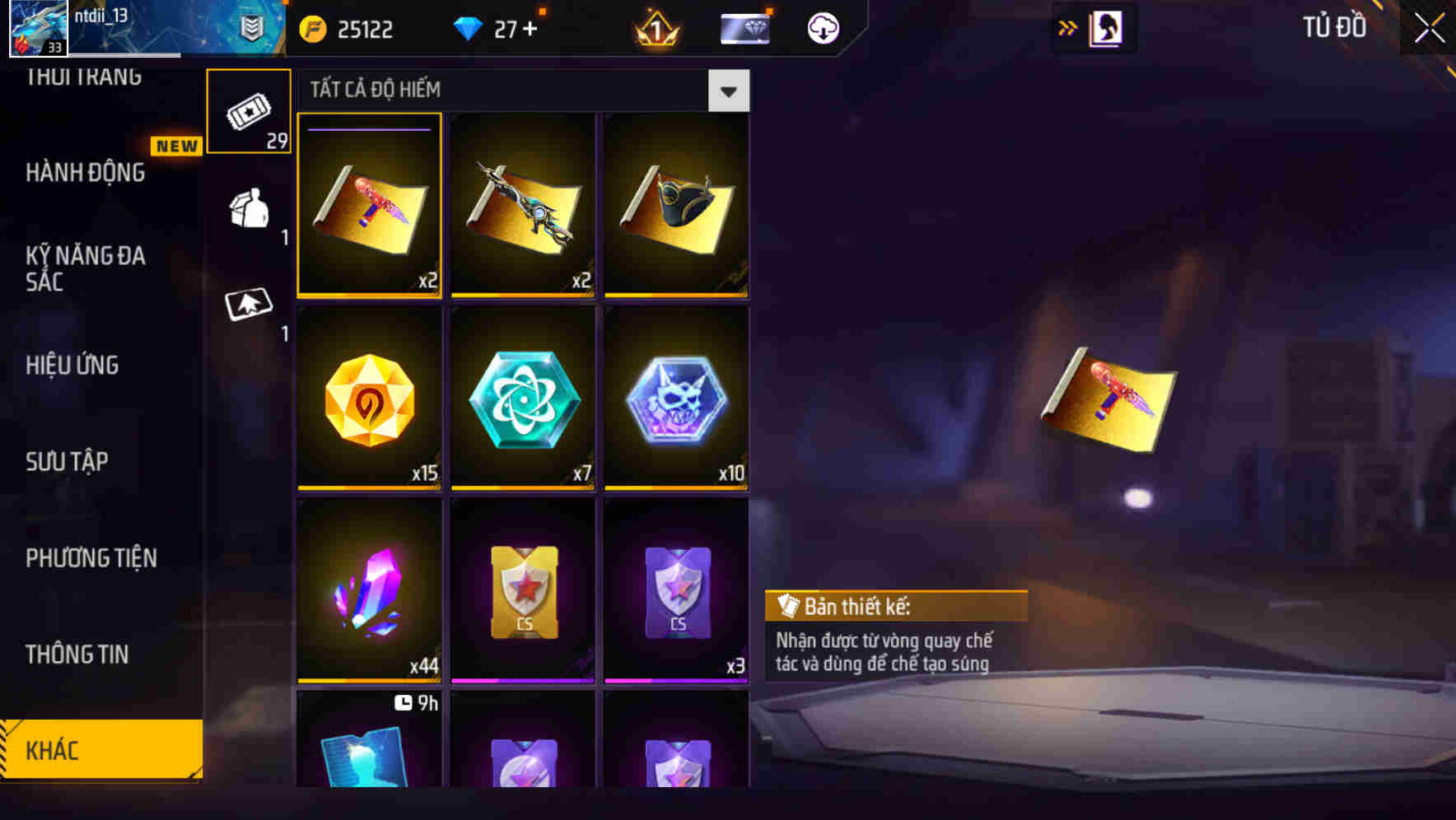
Task: Select the upgrade card category icon
Action: click(250, 305)
